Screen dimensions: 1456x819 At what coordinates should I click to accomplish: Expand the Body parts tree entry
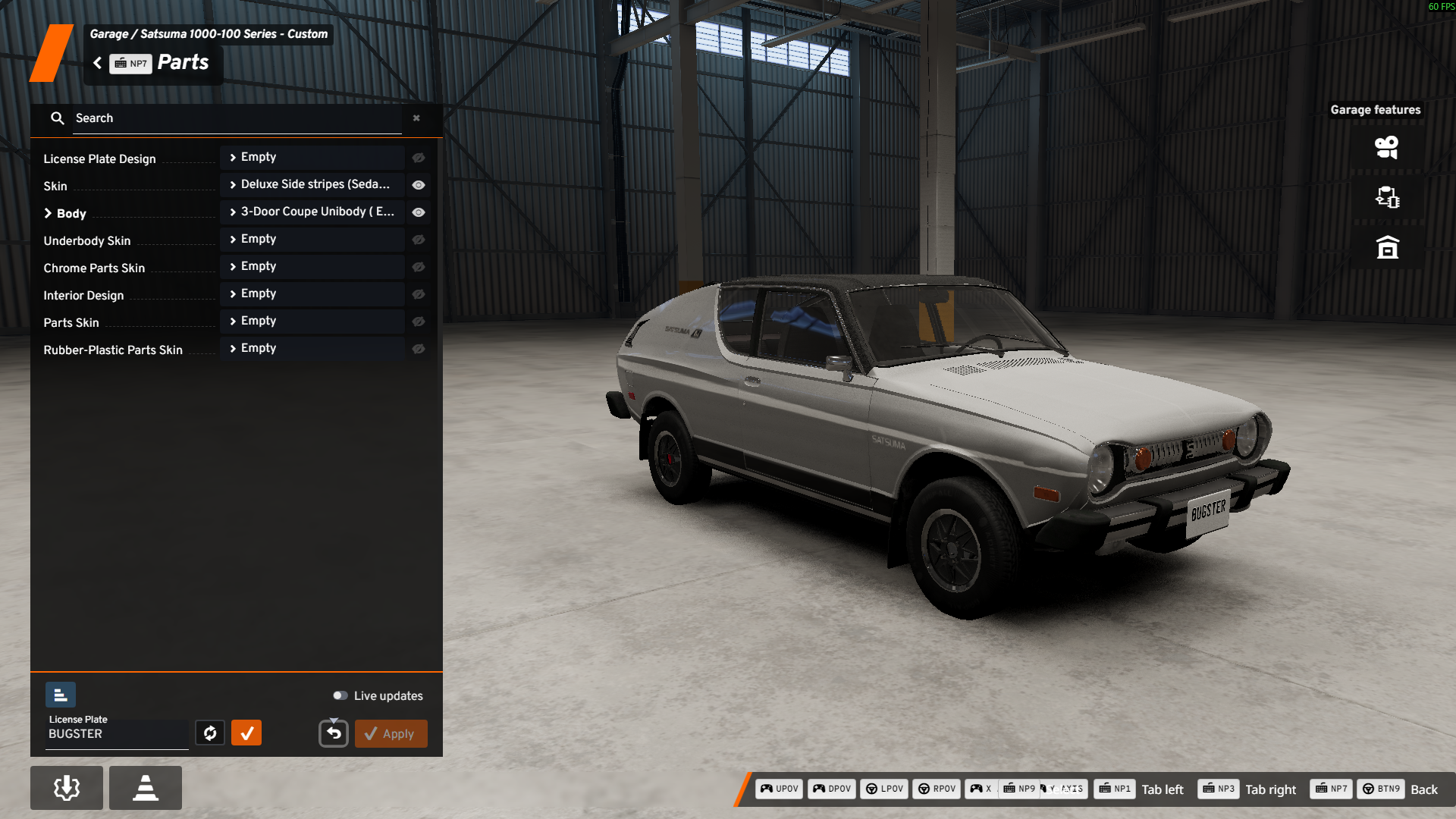tap(49, 213)
